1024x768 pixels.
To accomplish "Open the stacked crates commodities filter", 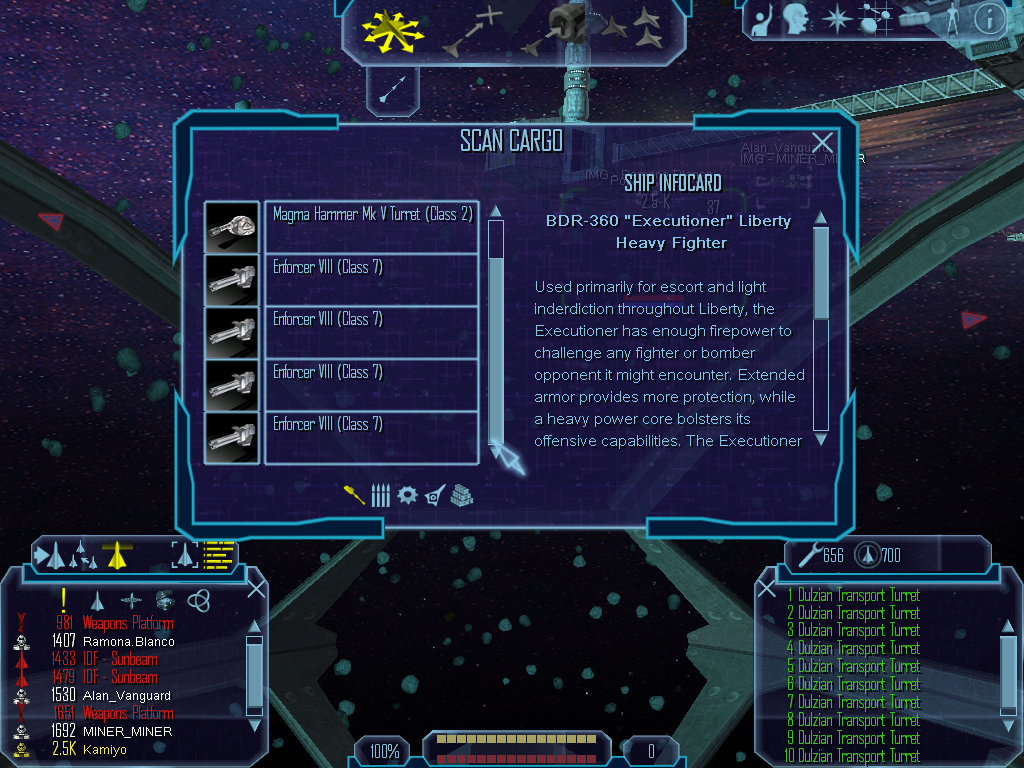I will point(461,495).
